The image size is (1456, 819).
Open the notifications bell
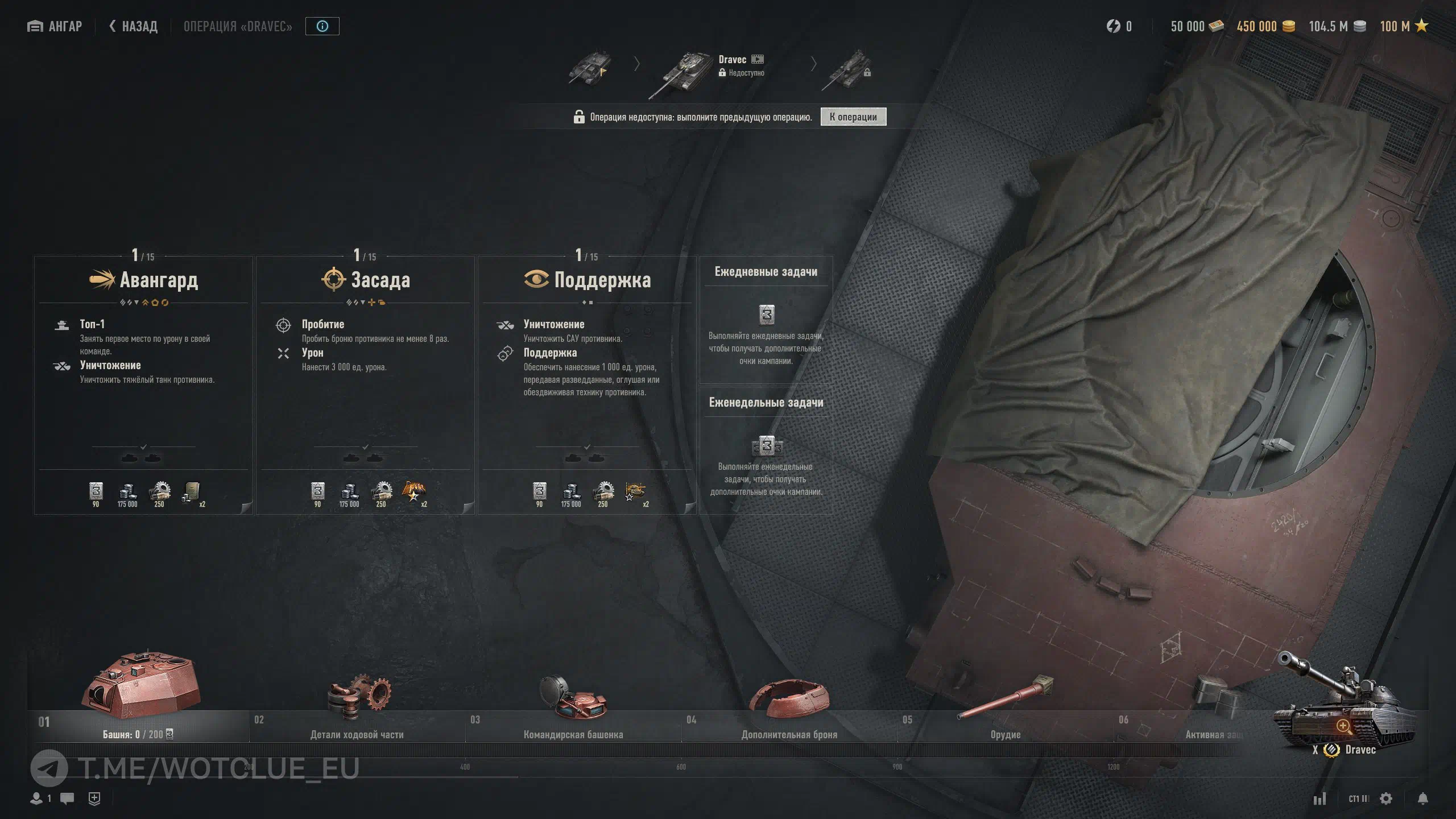1423,799
